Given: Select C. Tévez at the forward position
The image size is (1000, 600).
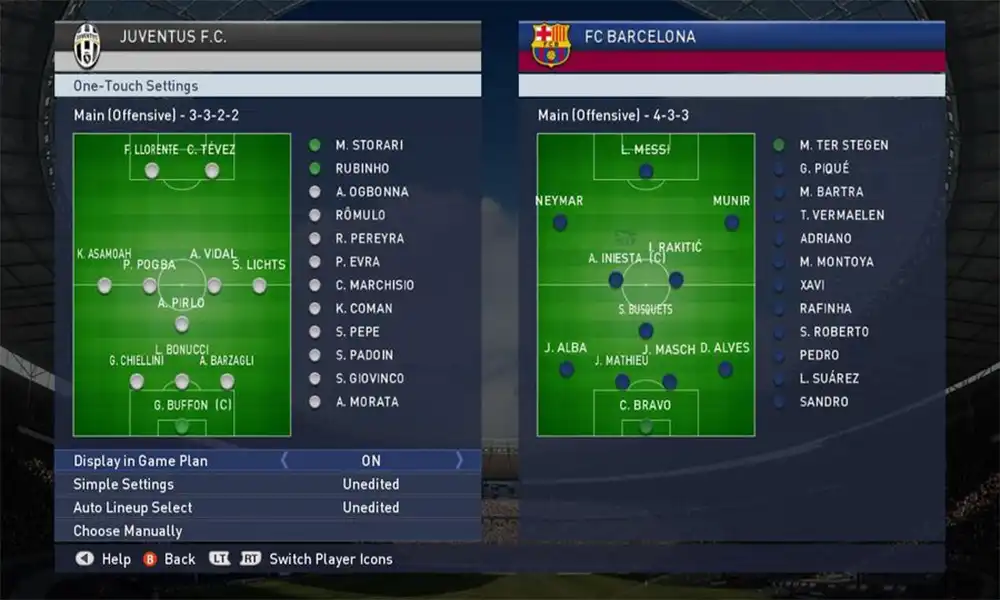Looking at the screenshot, I should tap(212, 170).
